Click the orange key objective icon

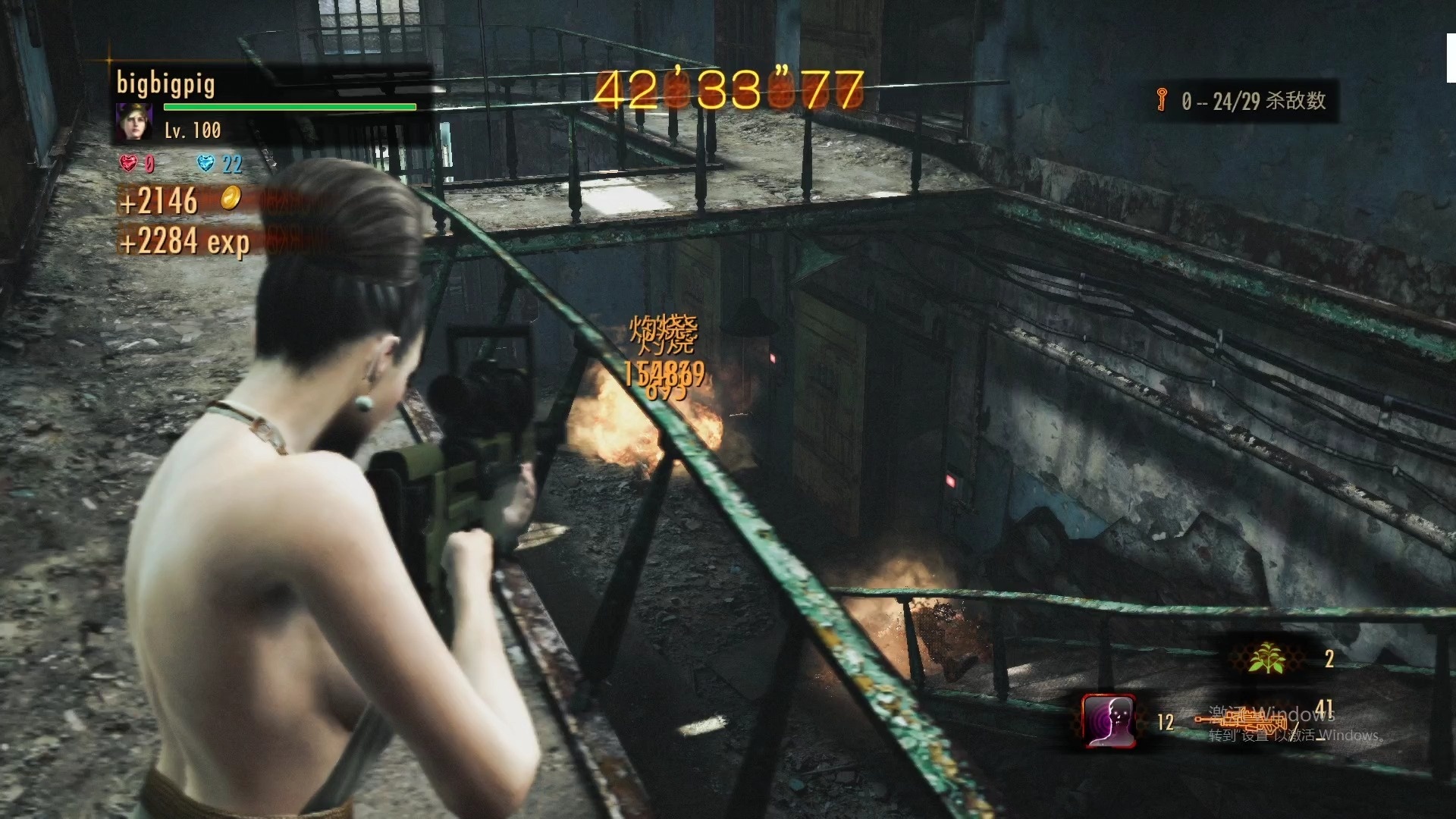(1161, 99)
